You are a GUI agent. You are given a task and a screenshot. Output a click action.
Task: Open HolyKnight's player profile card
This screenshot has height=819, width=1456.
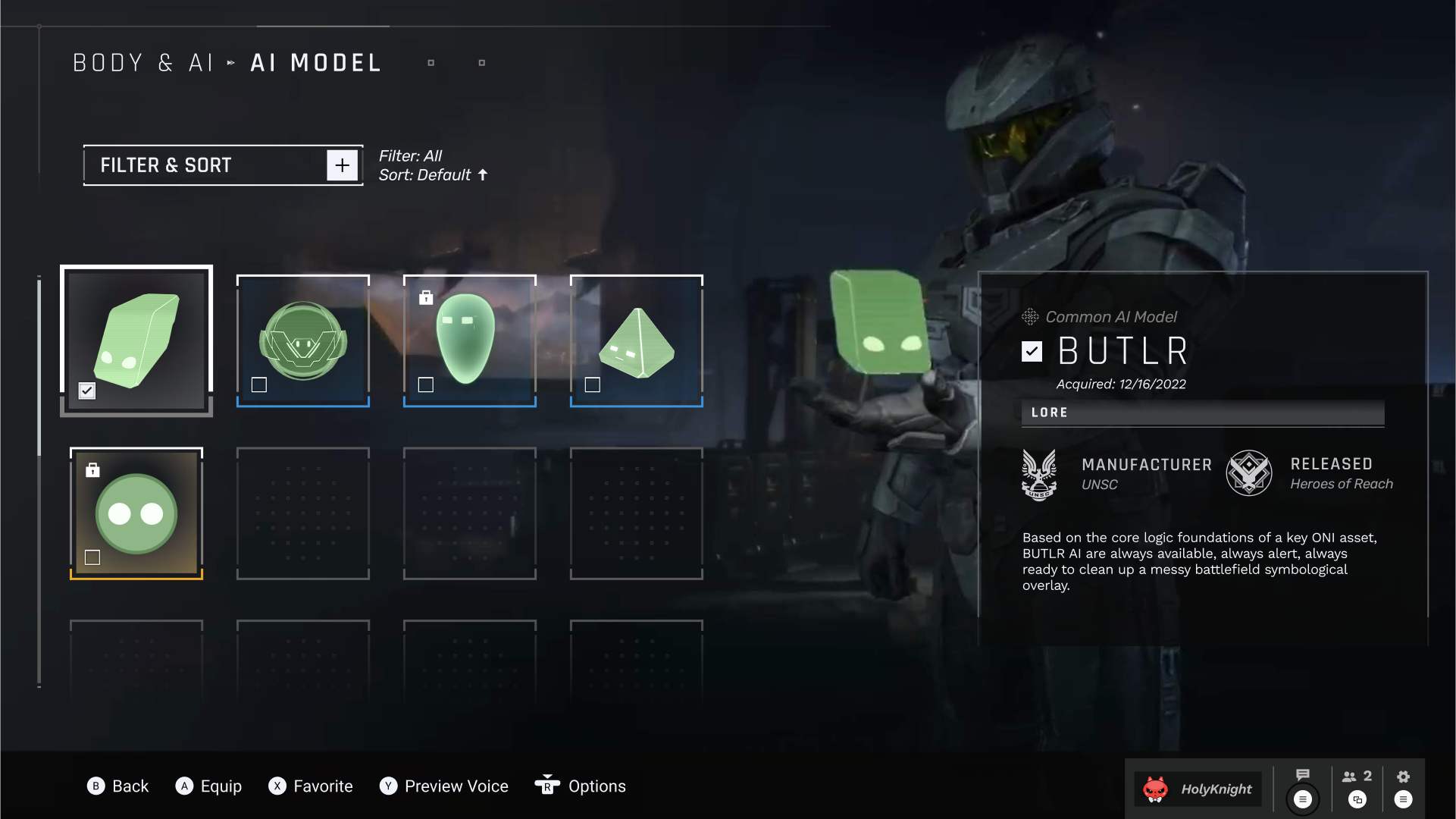coord(1198,789)
